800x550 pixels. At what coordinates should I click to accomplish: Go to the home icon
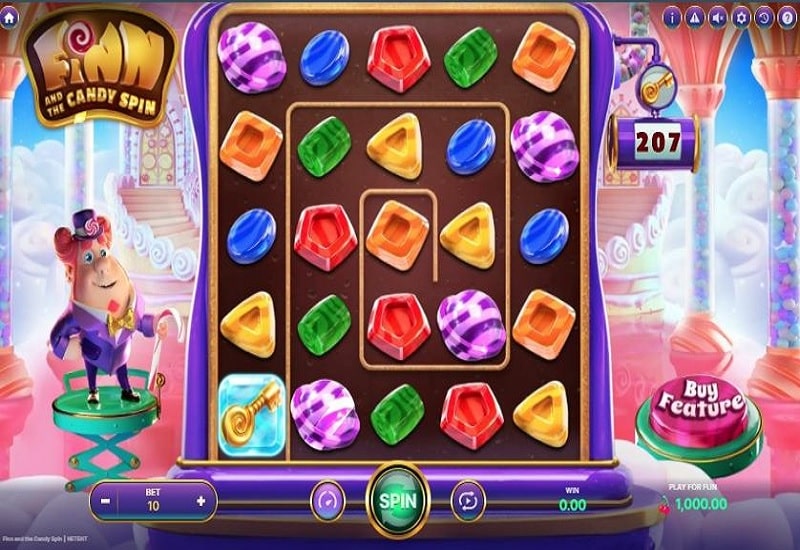[x=9, y=17]
